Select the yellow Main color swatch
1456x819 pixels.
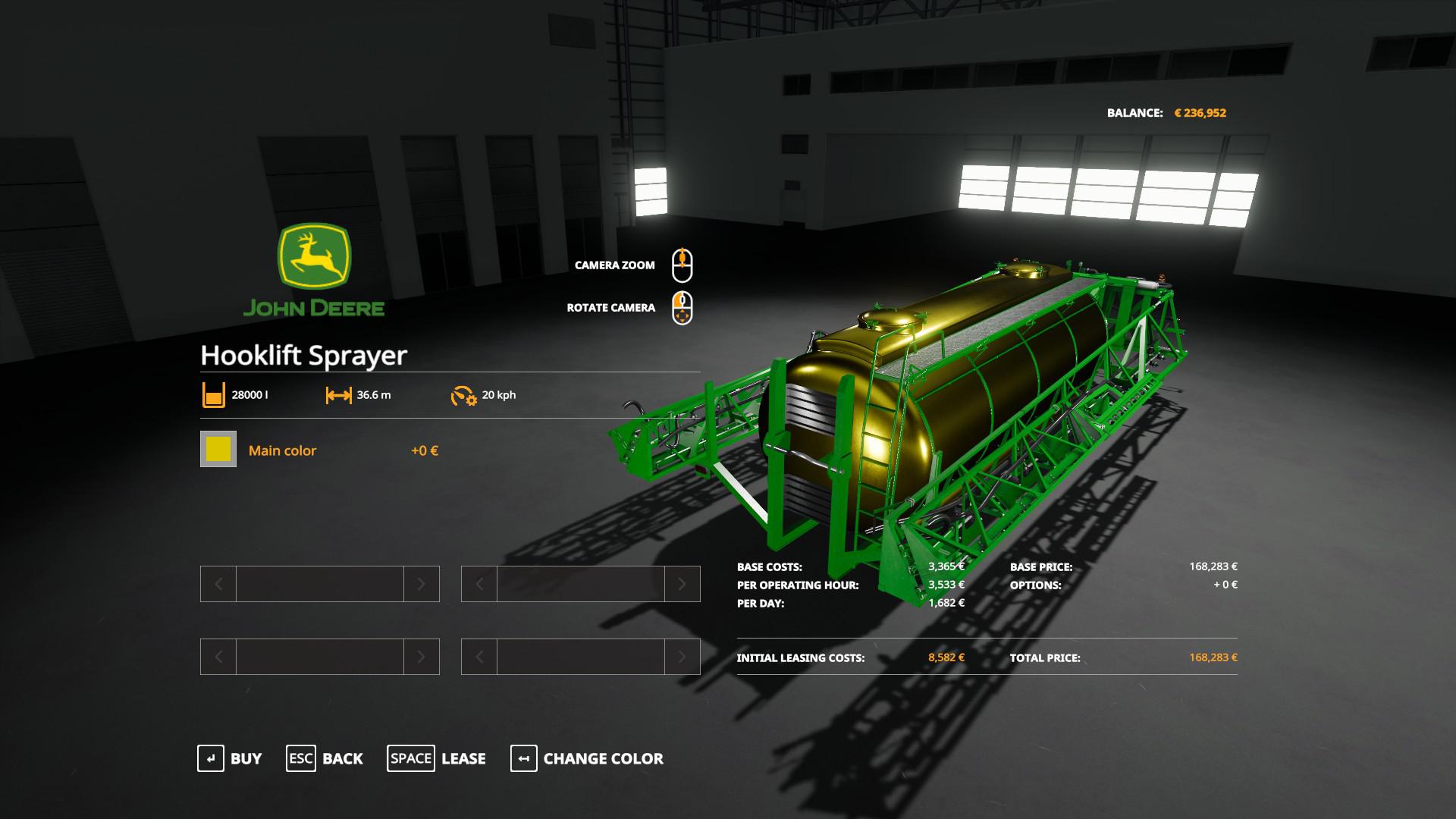[x=218, y=449]
